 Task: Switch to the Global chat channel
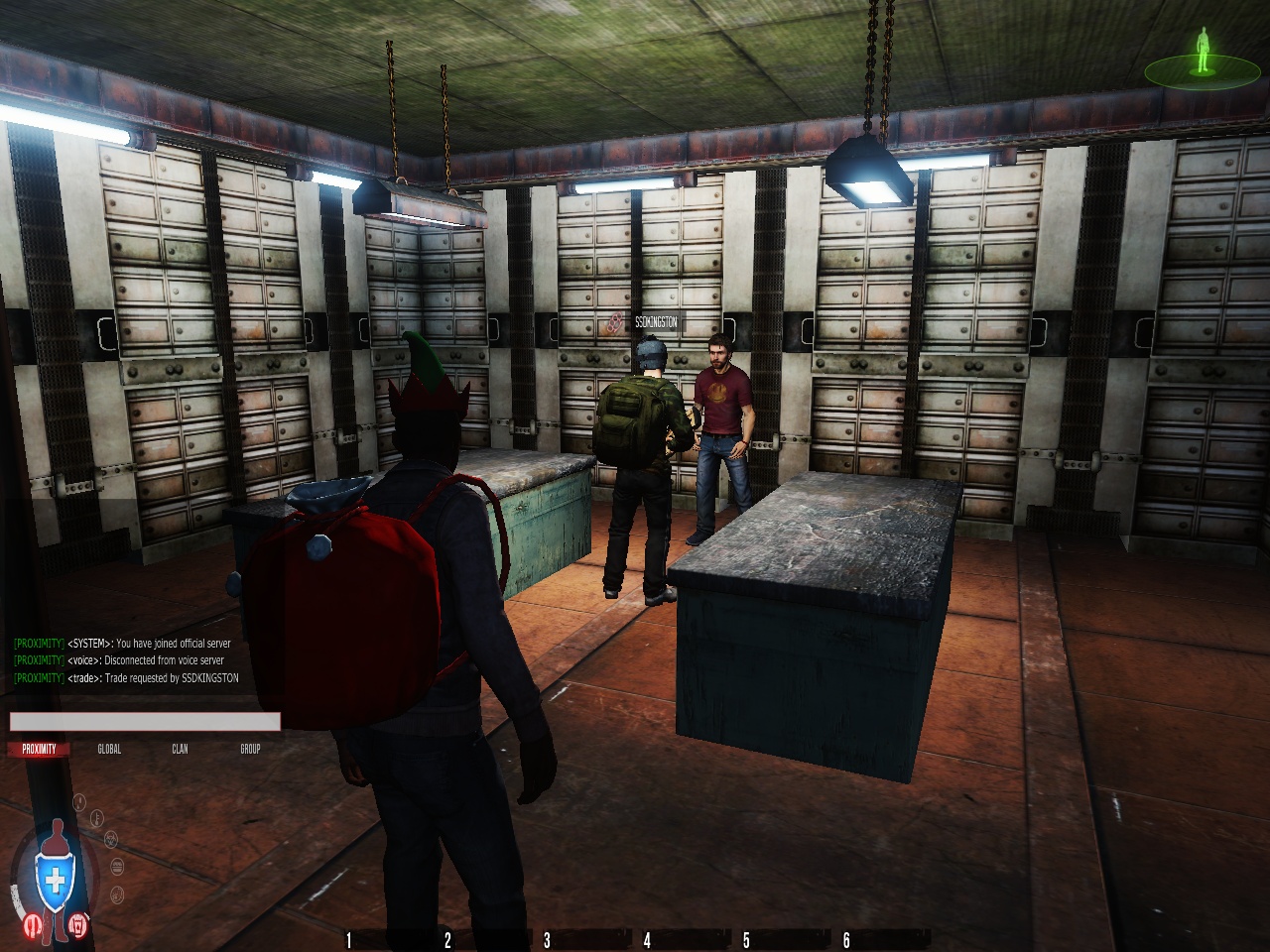pos(109,749)
